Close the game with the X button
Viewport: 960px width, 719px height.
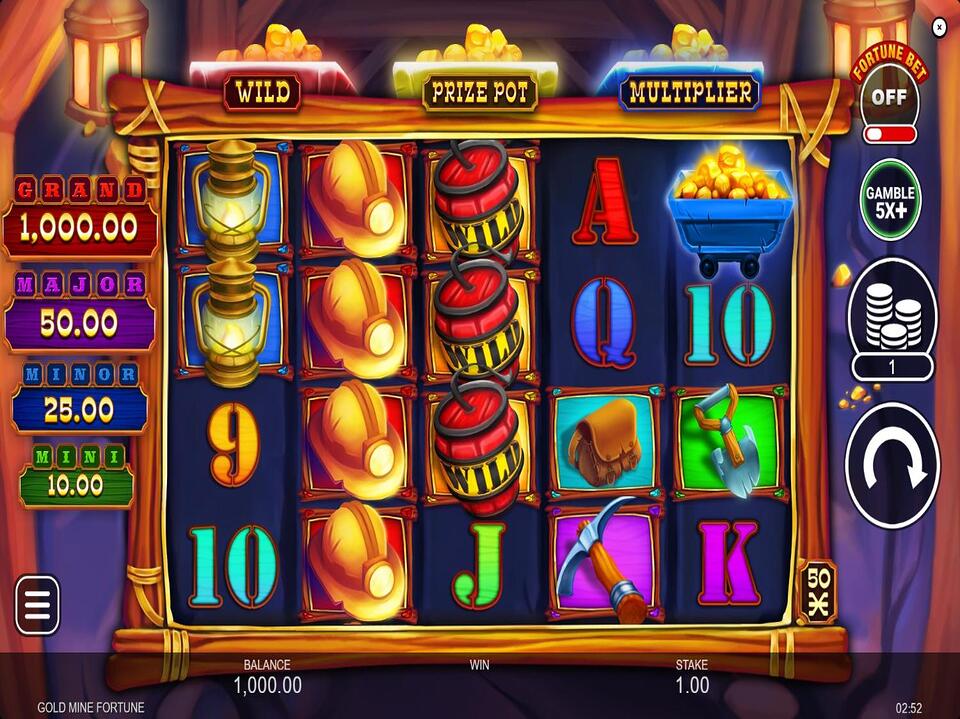click(939, 28)
